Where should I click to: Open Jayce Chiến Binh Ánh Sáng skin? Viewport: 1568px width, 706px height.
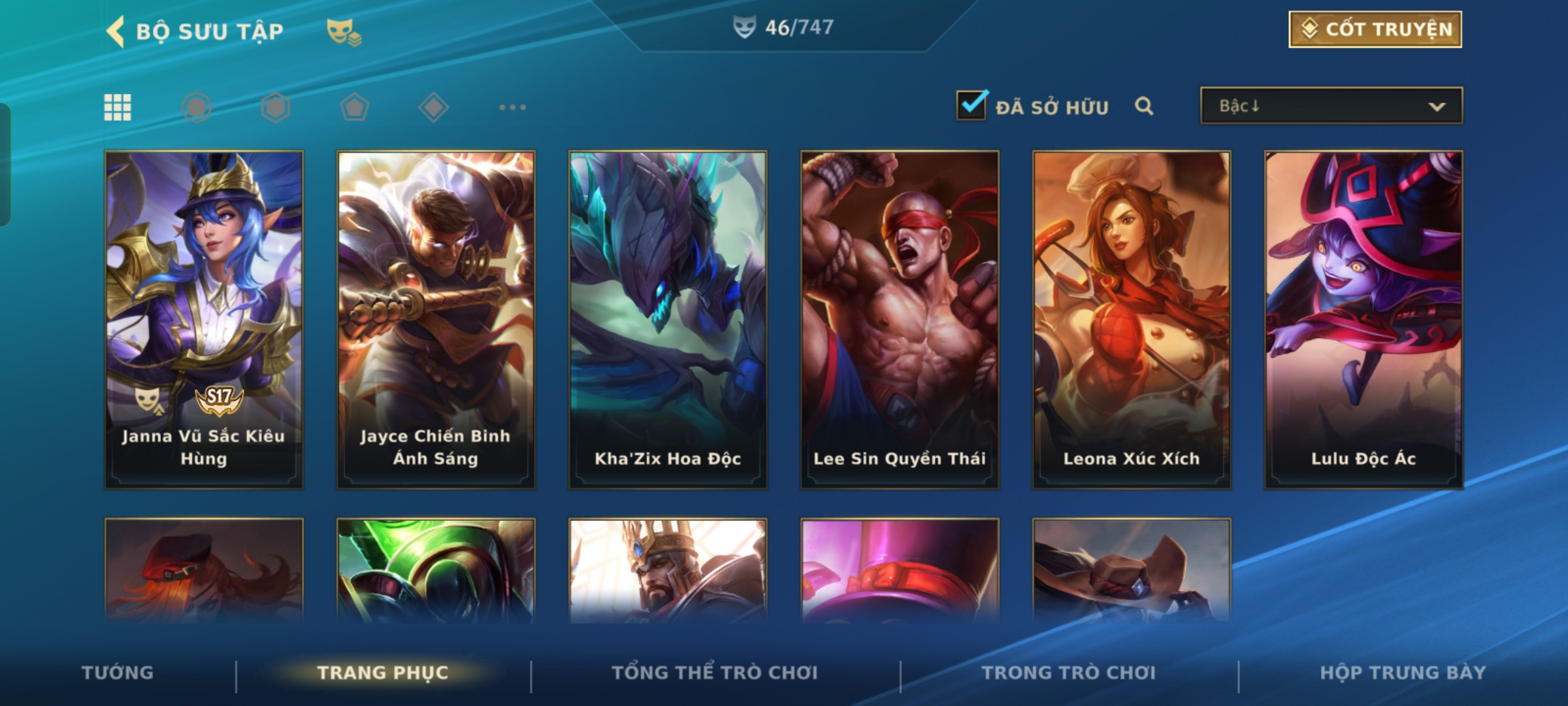pyautogui.click(x=436, y=320)
